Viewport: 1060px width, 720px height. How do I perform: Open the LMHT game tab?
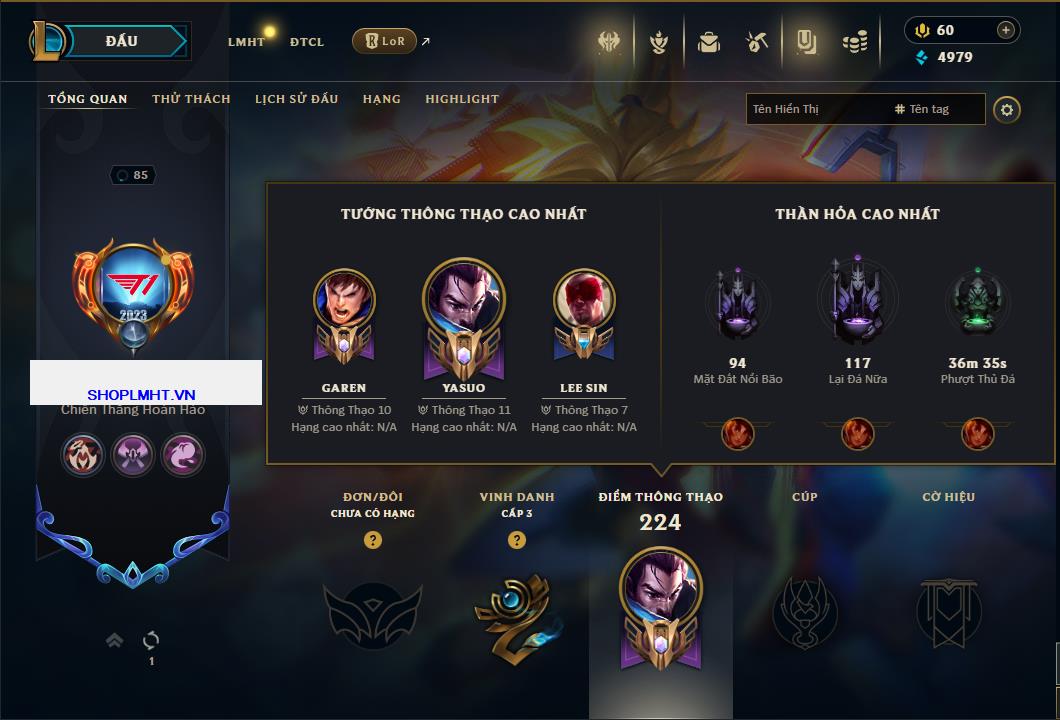[246, 42]
